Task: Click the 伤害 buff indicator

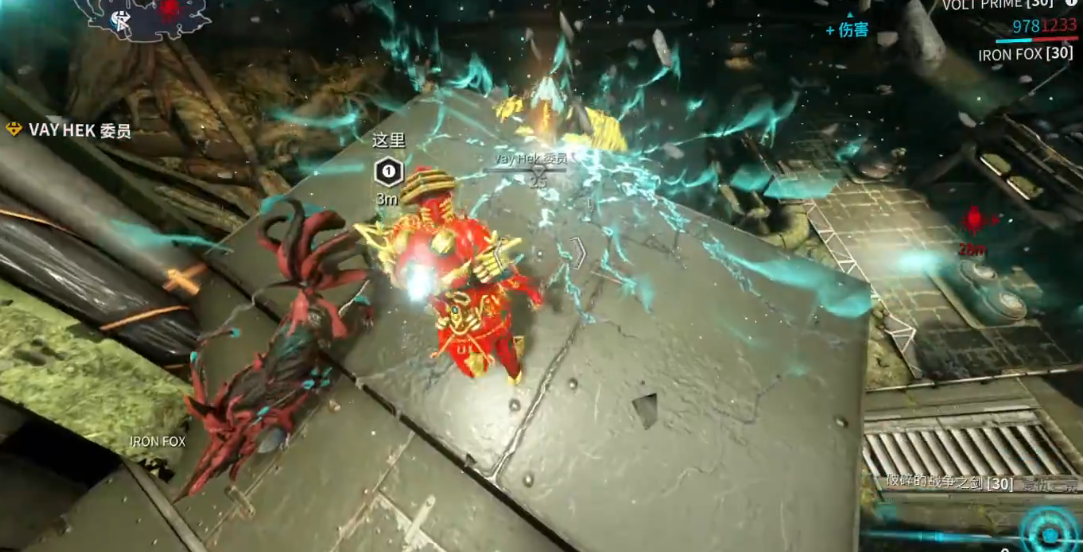Action: click(847, 30)
